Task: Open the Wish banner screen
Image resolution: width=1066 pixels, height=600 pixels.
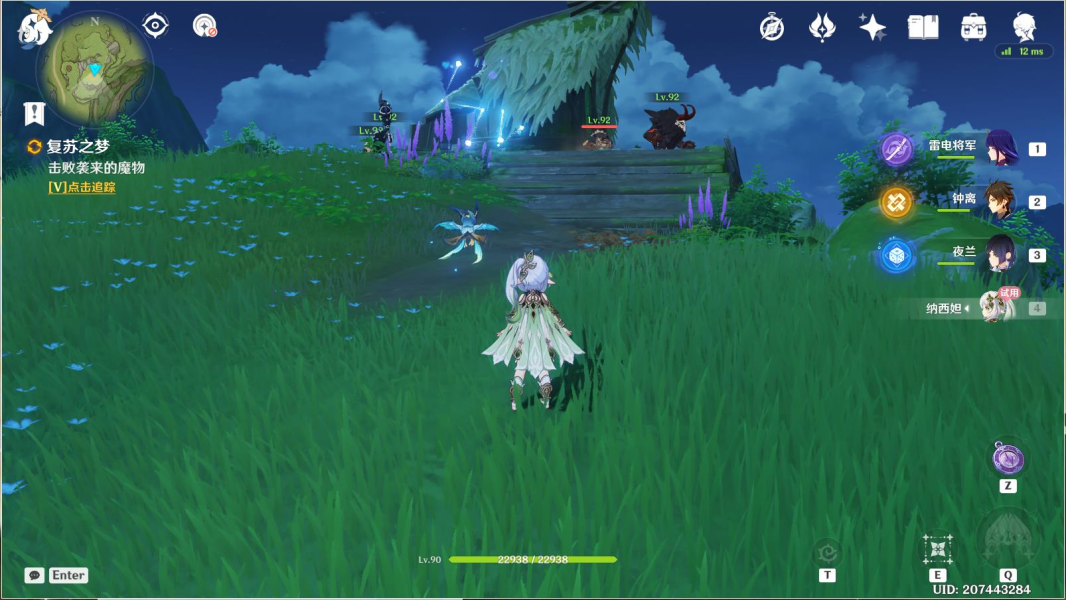Action: pyautogui.click(x=822, y=27)
